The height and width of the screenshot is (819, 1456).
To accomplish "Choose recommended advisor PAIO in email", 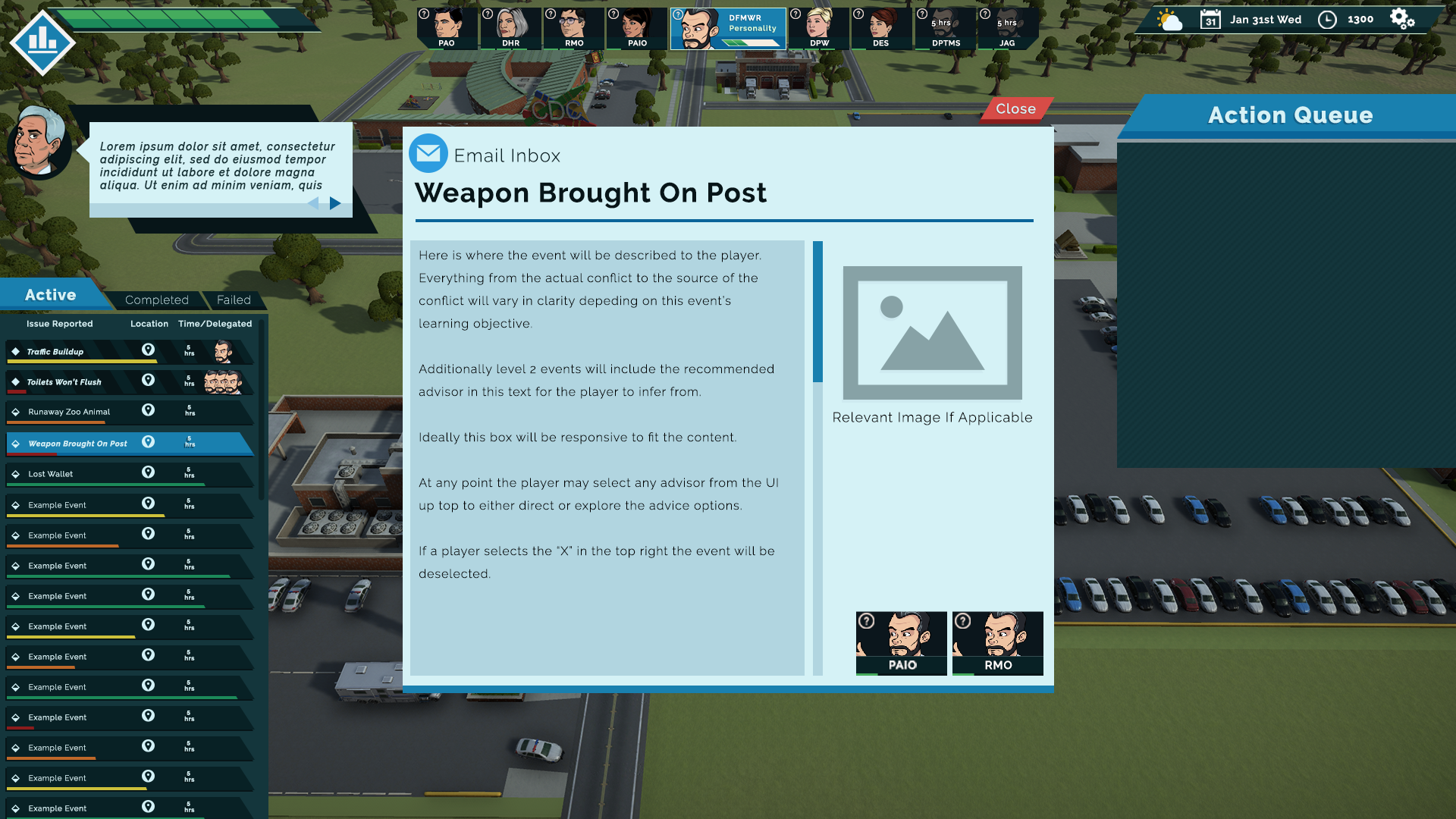I will click(902, 643).
